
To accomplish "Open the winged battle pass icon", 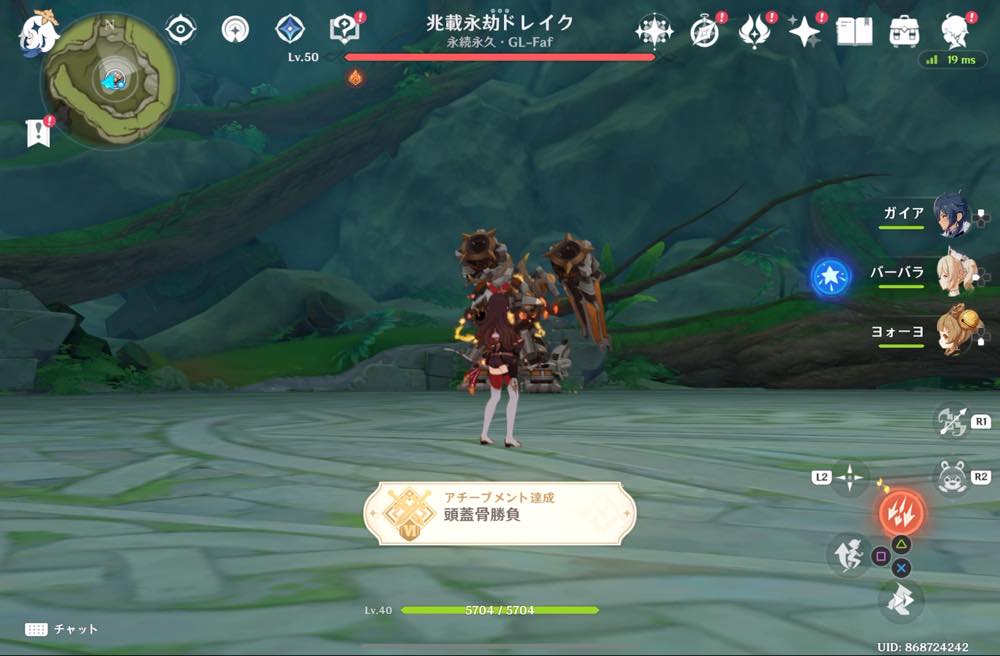I will click(754, 32).
